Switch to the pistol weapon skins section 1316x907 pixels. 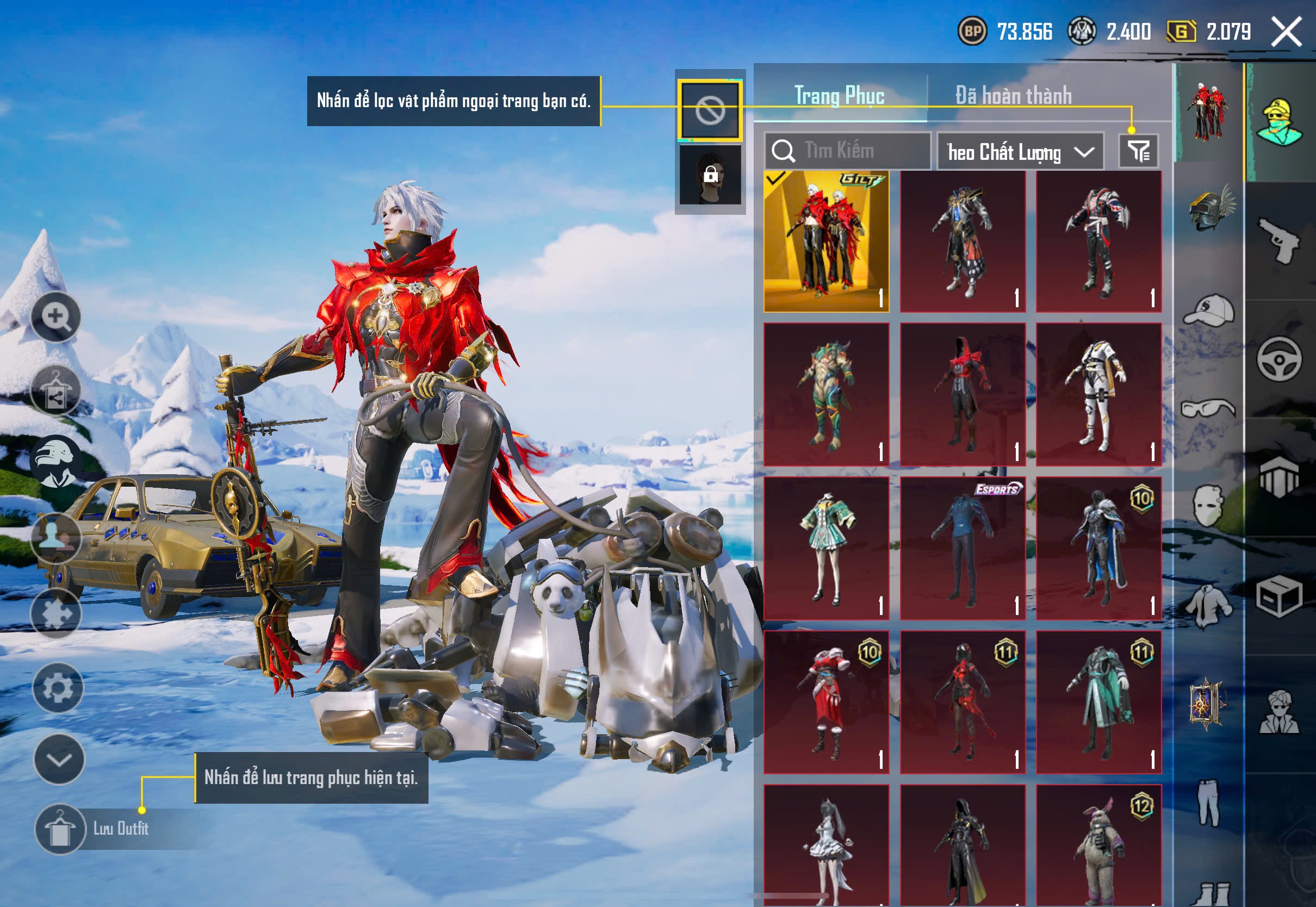(x=1279, y=240)
